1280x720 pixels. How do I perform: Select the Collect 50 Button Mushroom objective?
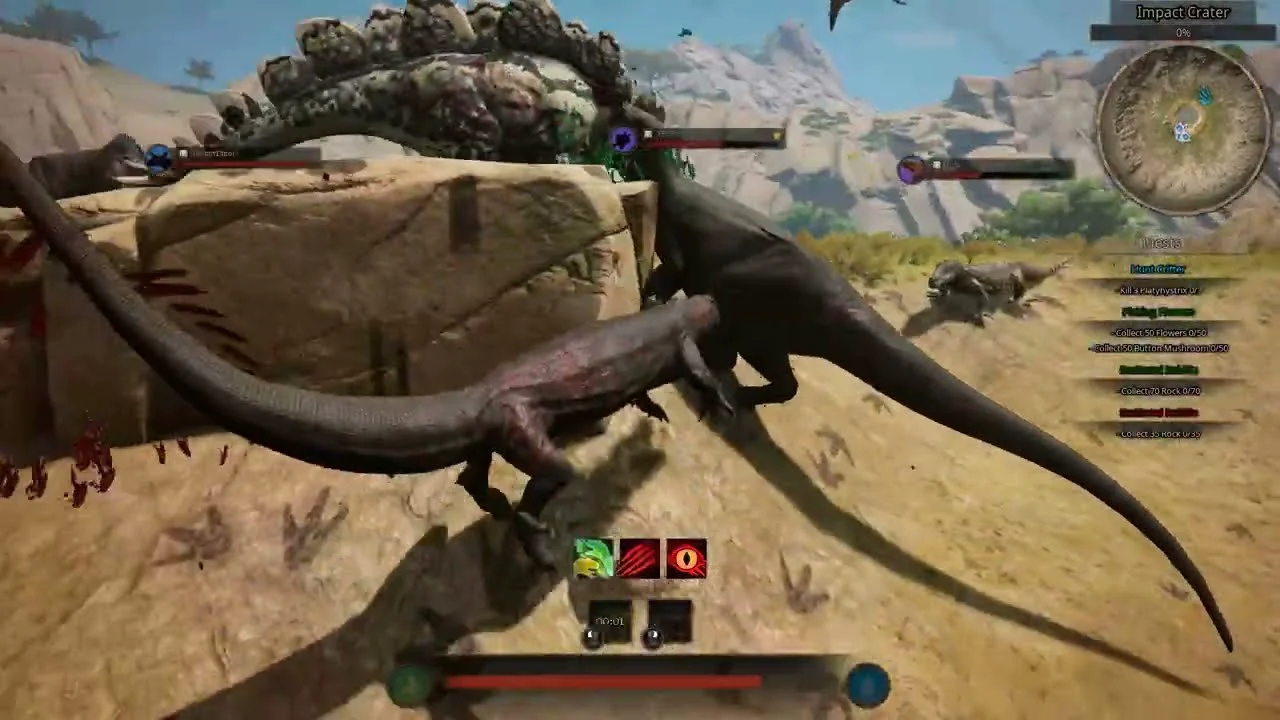click(1161, 348)
